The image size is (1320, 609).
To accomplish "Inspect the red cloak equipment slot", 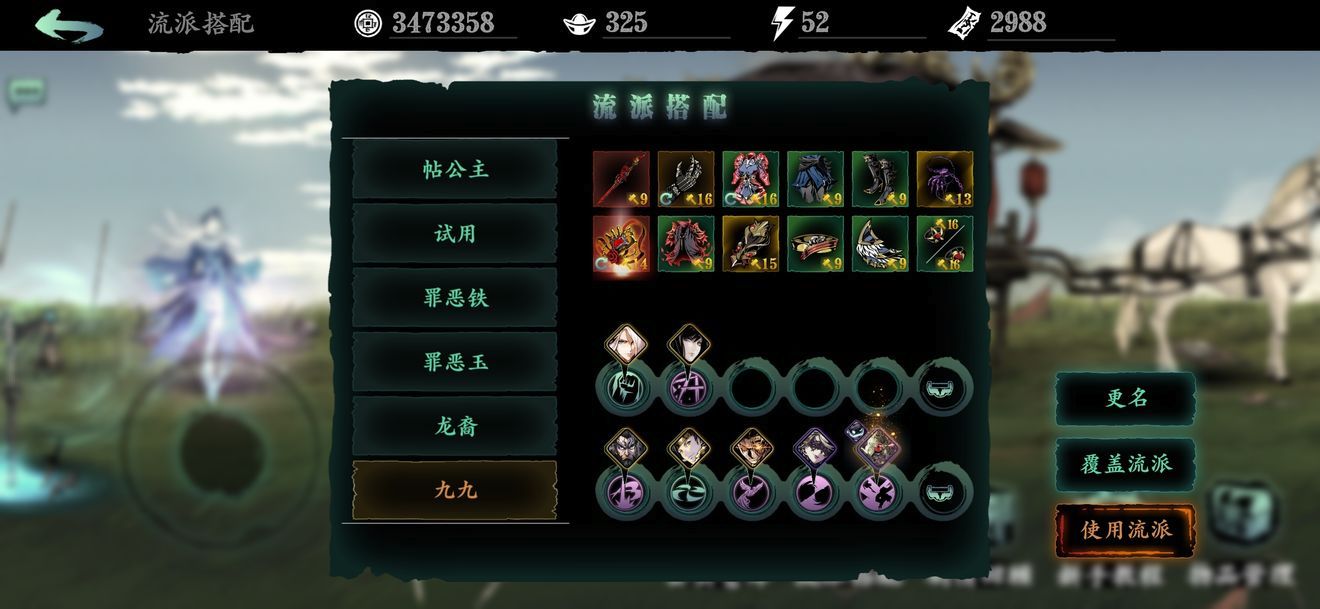I will [x=686, y=244].
